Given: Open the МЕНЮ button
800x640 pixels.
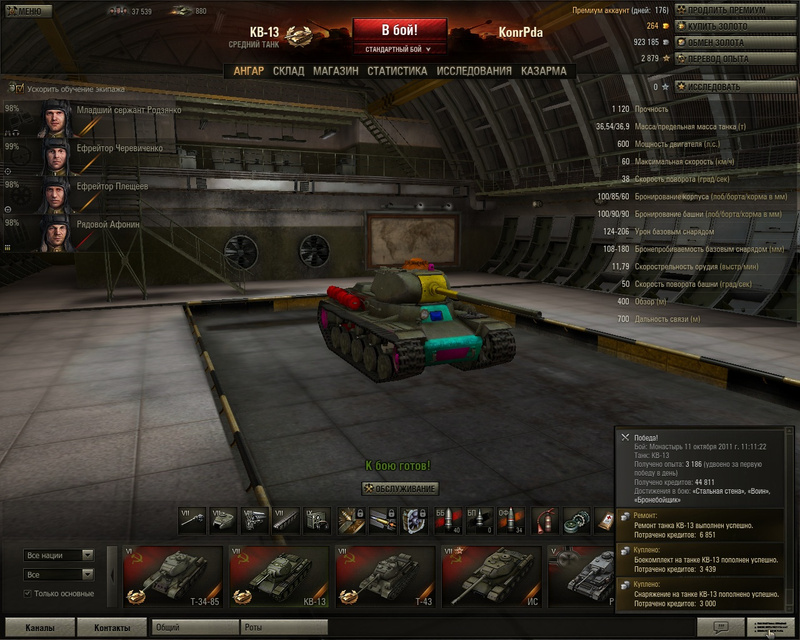Looking at the screenshot, I should click(26, 11).
